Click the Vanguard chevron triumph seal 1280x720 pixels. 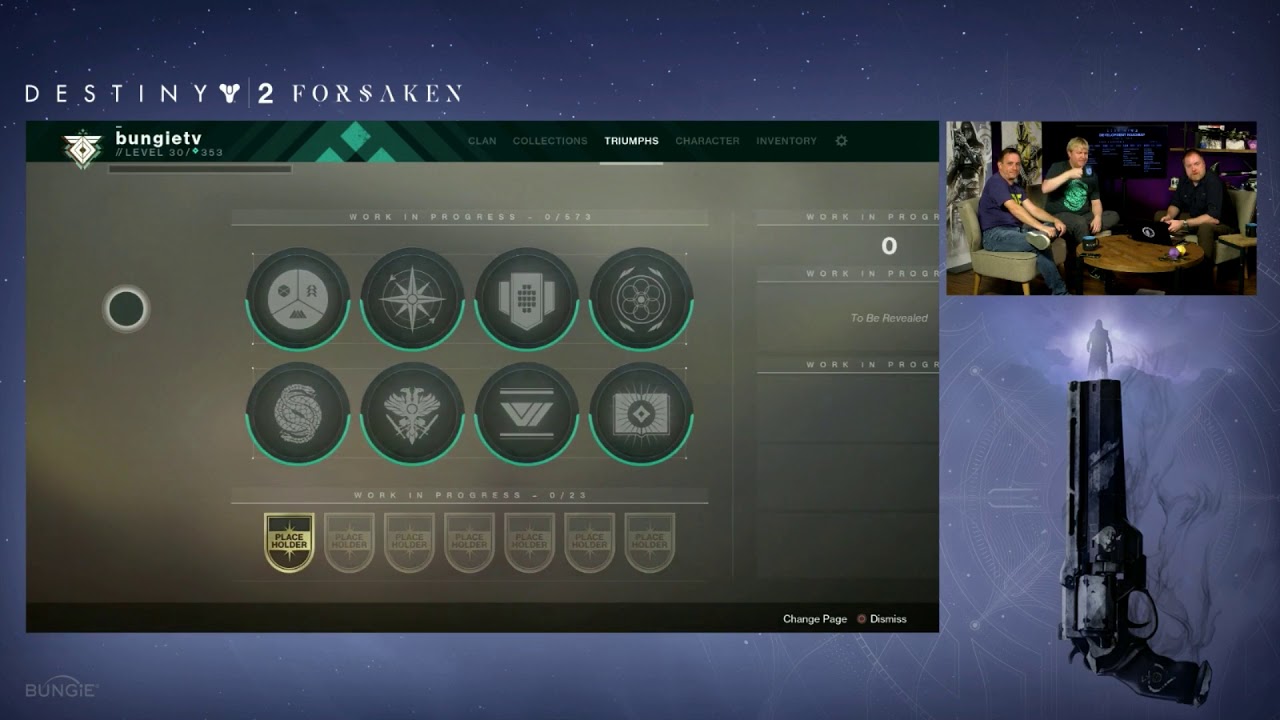tap(525, 414)
